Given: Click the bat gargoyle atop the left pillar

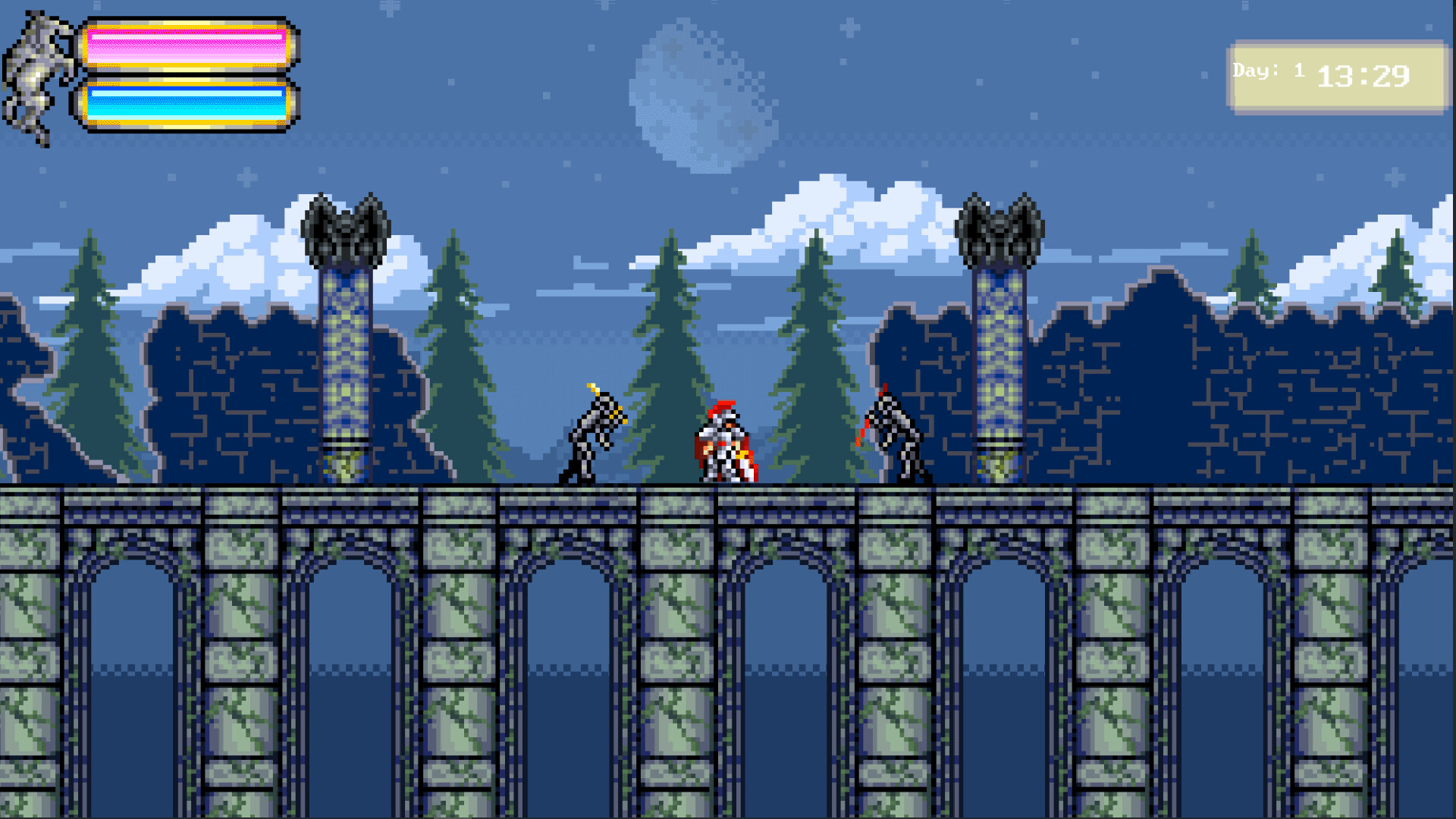Looking at the screenshot, I should click(345, 227).
